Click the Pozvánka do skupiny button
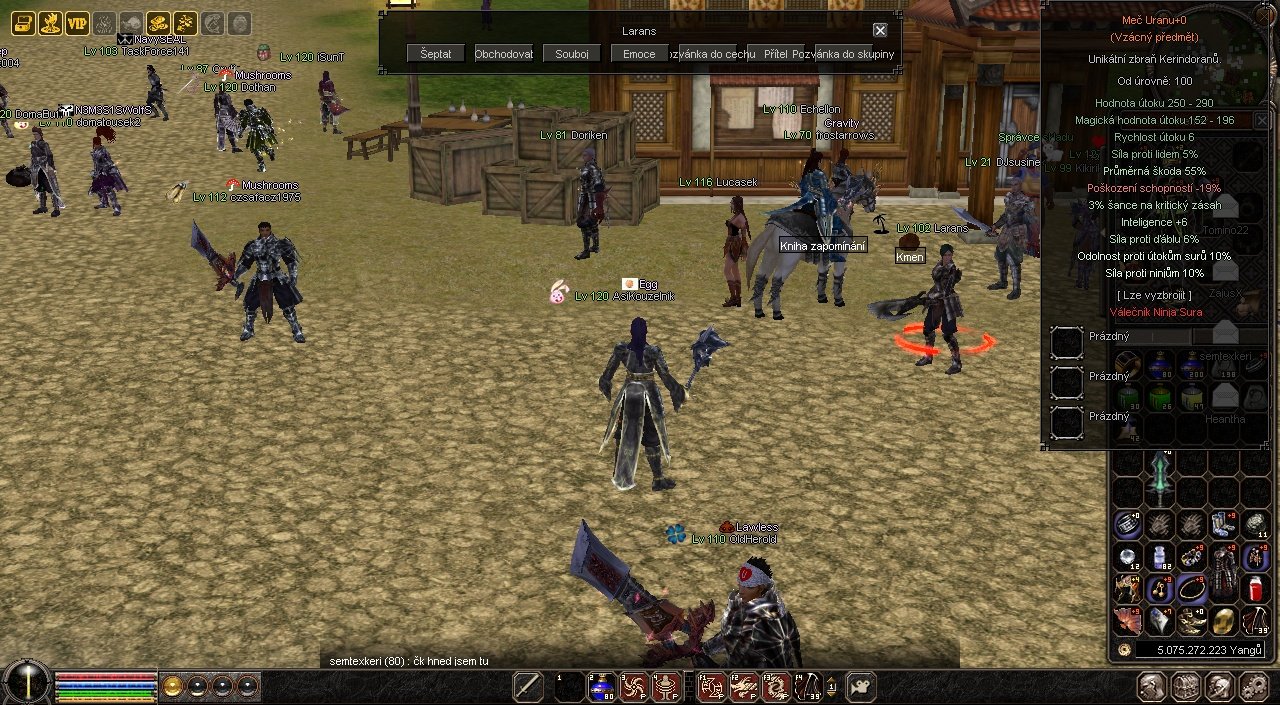 tap(843, 54)
